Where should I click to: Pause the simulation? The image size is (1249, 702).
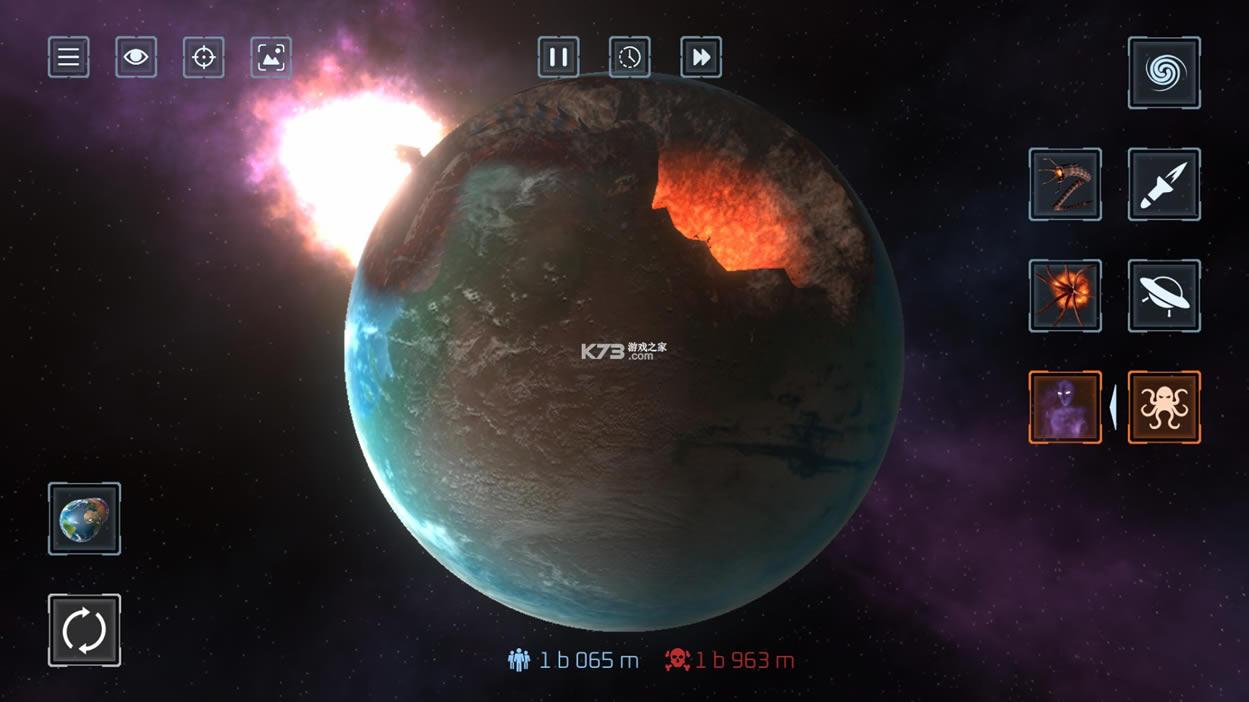pyautogui.click(x=559, y=58)
